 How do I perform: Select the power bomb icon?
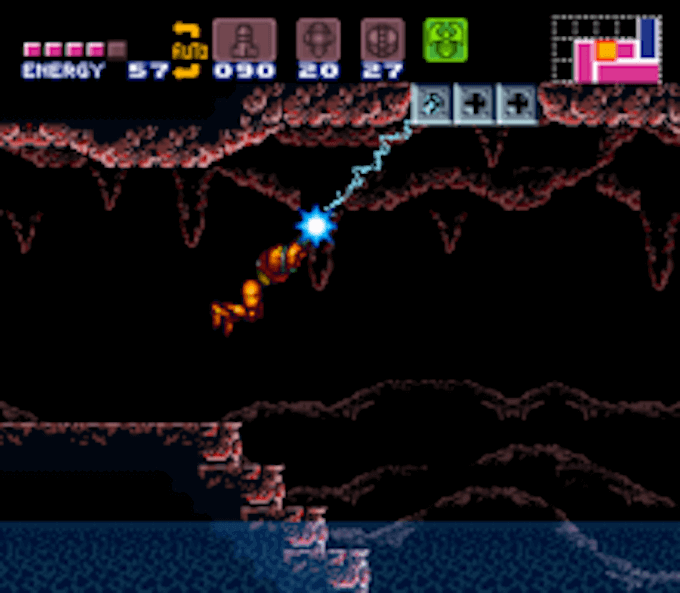click(382, 40)
